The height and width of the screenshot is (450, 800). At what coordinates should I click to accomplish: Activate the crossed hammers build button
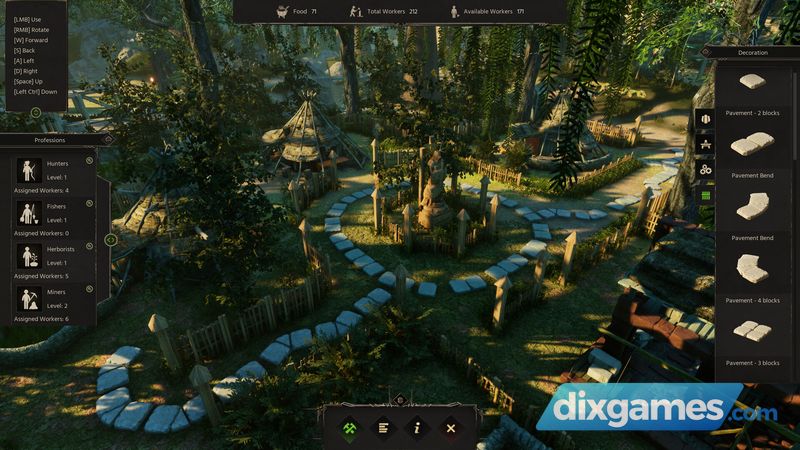tap(352, 428)
